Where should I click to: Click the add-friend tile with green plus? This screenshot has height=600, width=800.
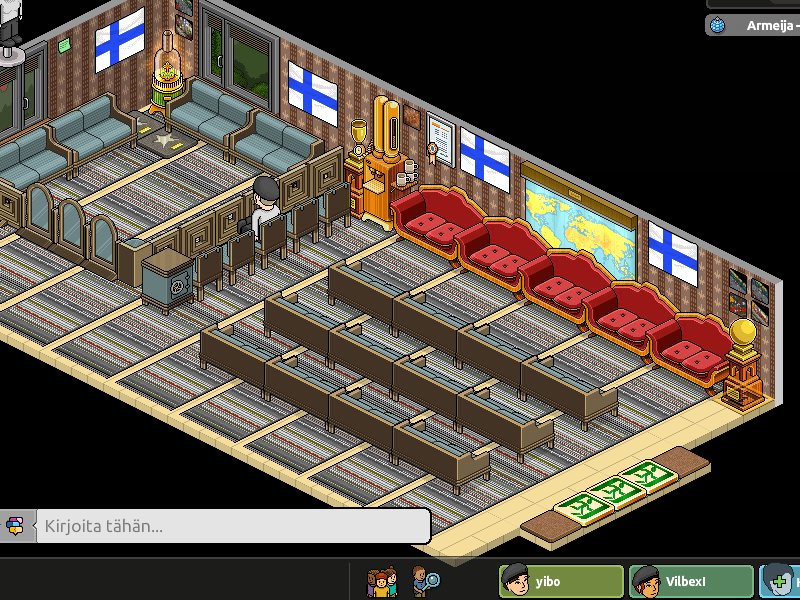pyautogui.click(x=780, y=581)
